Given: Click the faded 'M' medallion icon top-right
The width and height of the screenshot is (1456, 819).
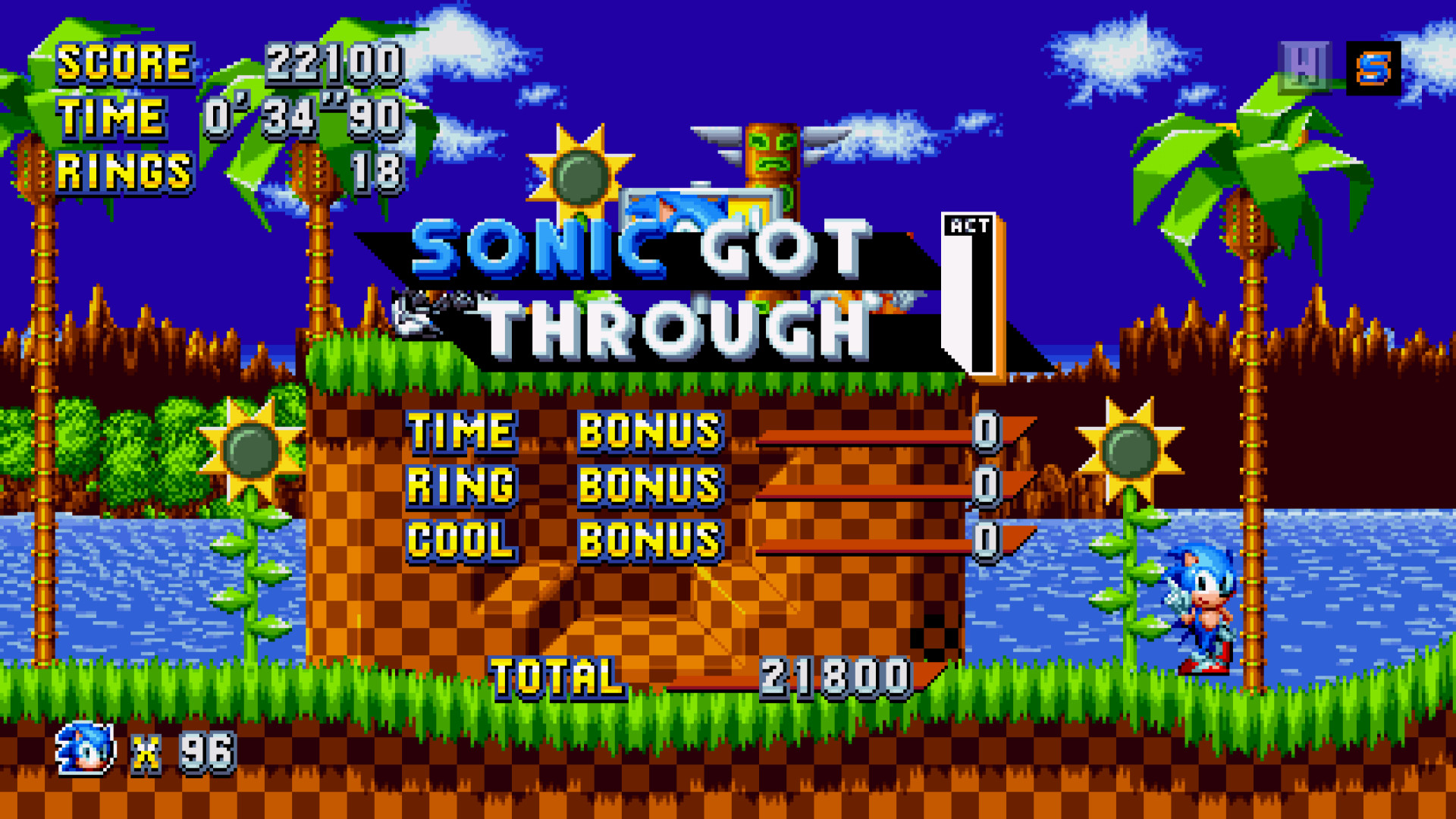Looking at the screenshot, I should point(1307,67).
